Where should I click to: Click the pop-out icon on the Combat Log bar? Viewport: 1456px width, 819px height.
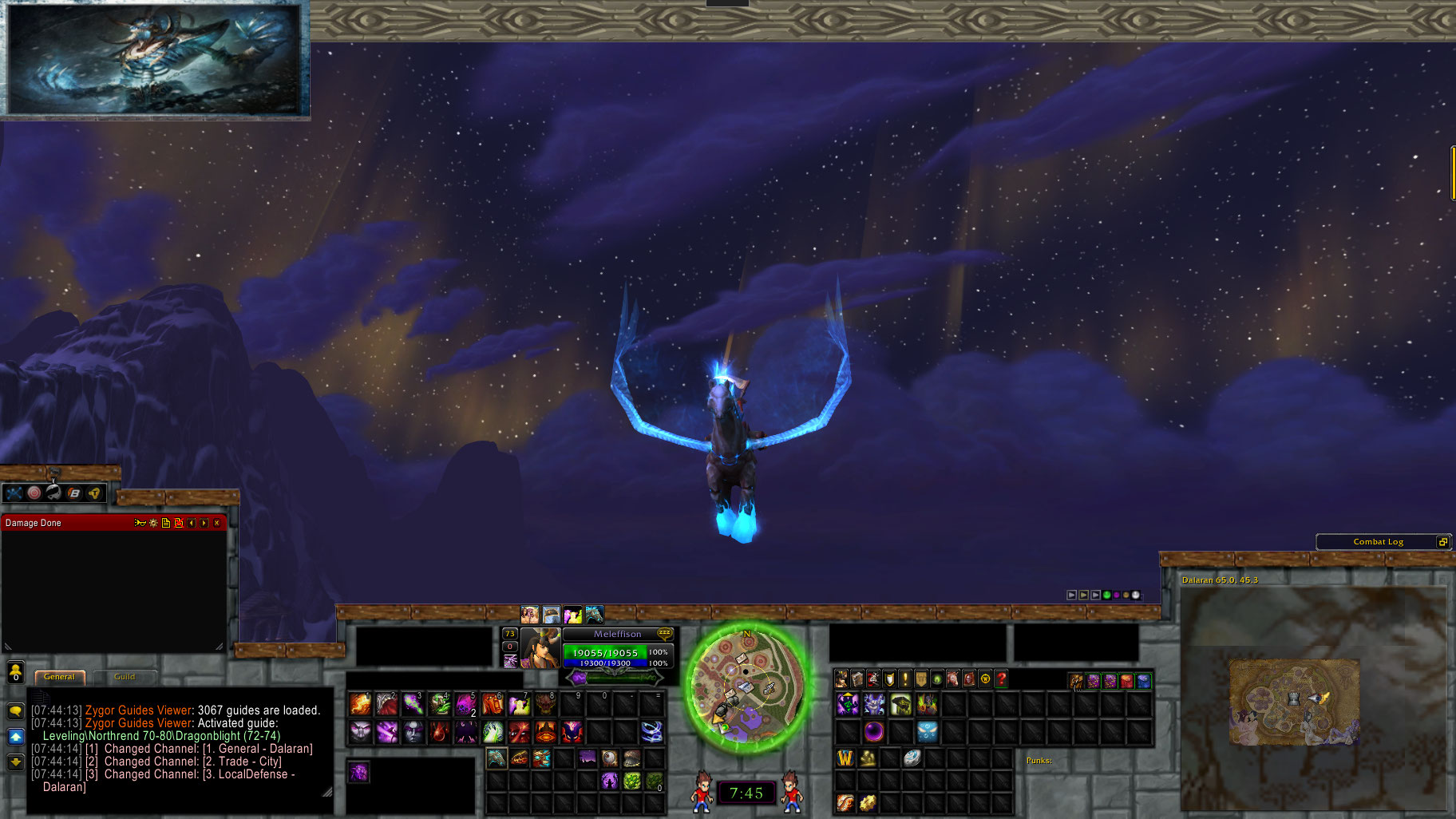(1443, 541)
